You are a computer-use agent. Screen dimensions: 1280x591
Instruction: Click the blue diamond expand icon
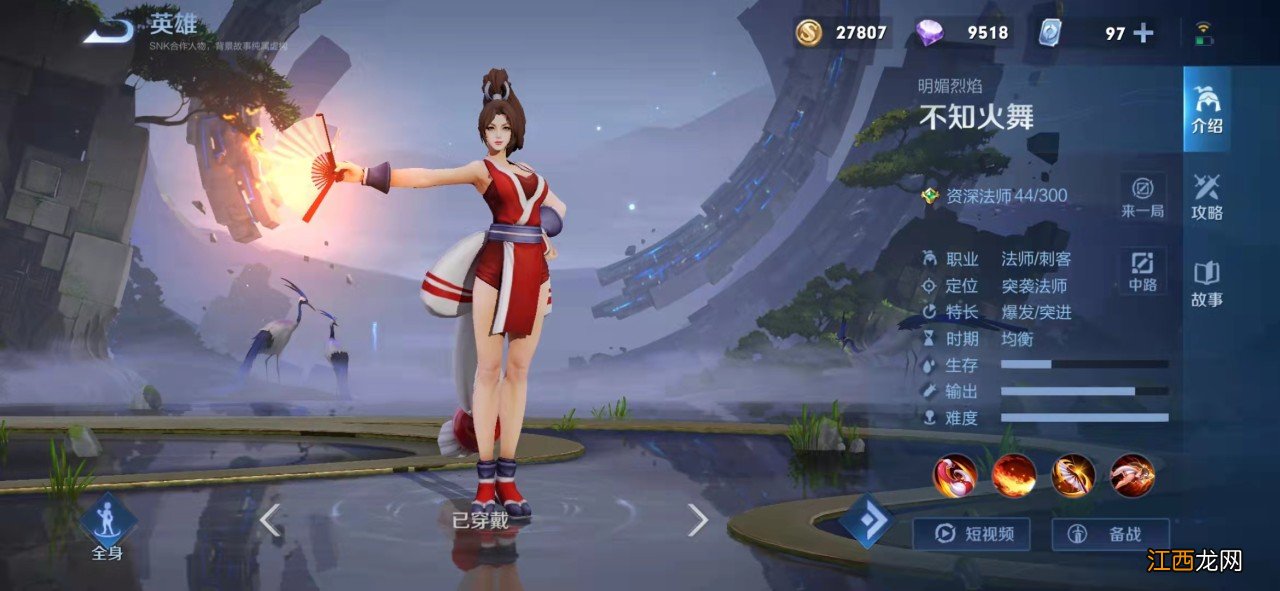866,520
